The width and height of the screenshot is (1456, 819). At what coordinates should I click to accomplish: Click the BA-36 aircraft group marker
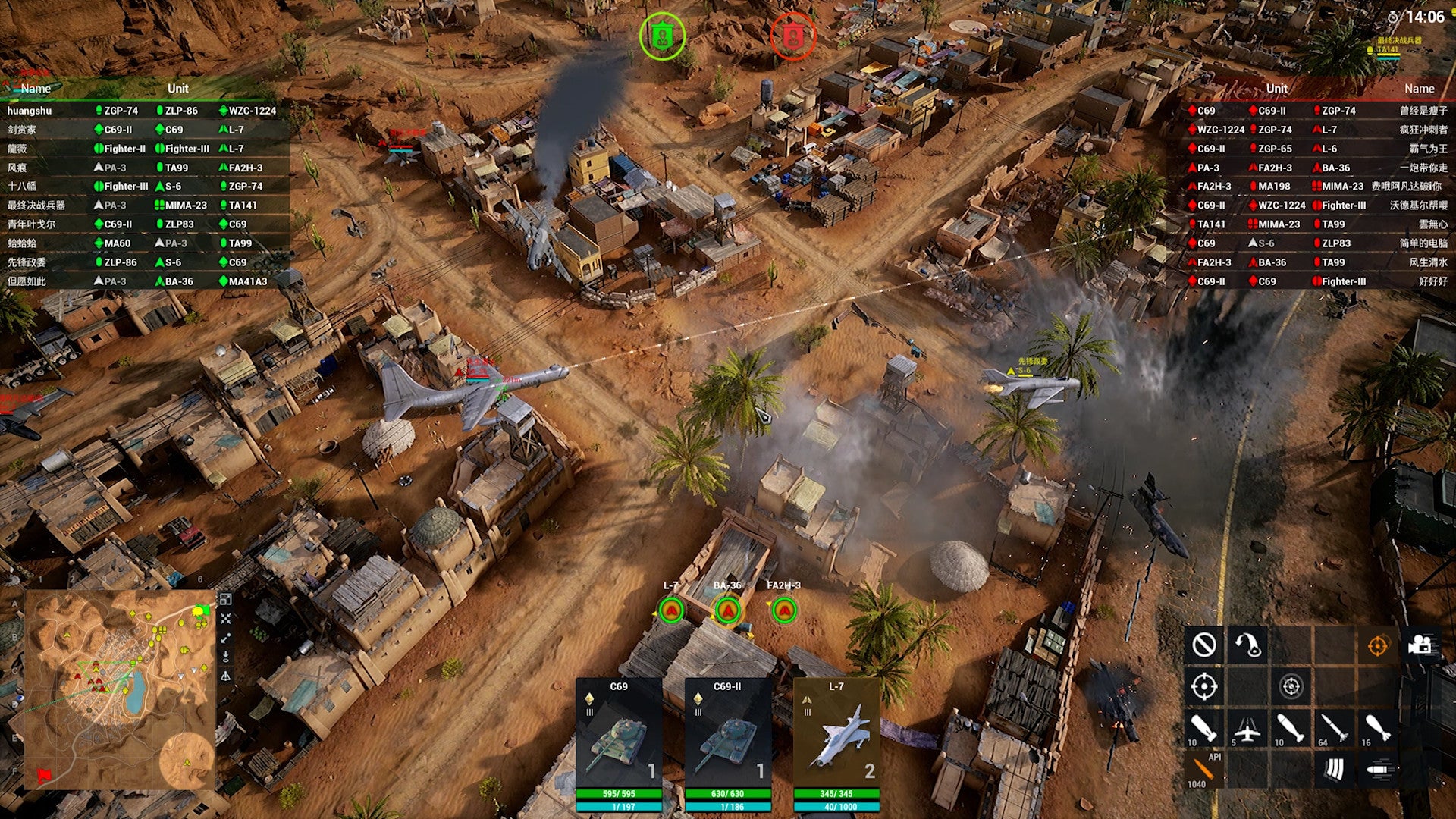[x=728, y=610]
